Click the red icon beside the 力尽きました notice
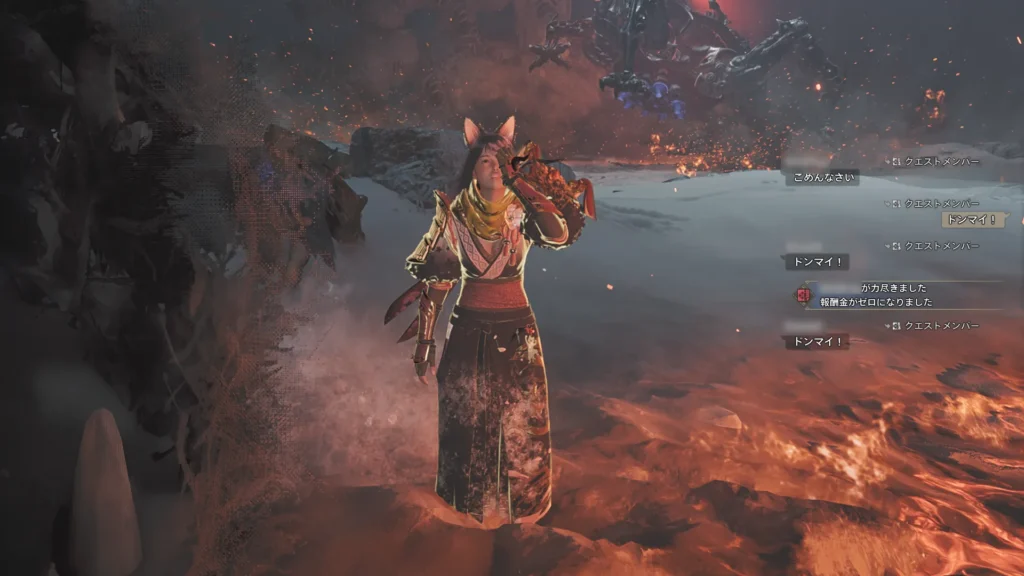The width and height of the screenshot is (1024, 576). coord(802,295)
